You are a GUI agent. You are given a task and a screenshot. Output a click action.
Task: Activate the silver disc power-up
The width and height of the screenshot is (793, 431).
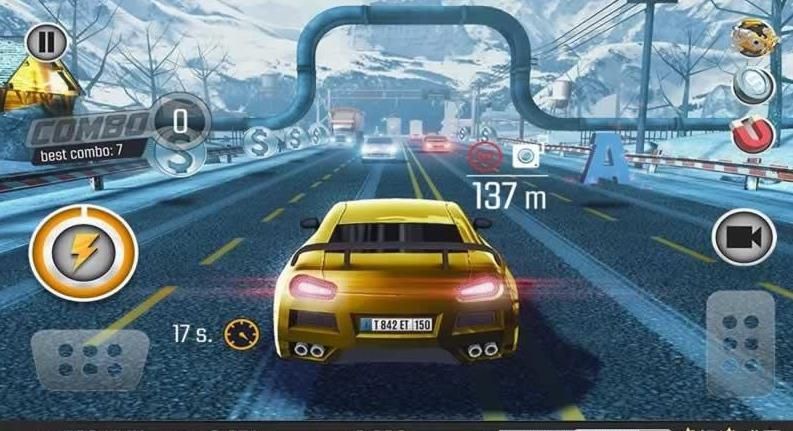pos(753,85)
